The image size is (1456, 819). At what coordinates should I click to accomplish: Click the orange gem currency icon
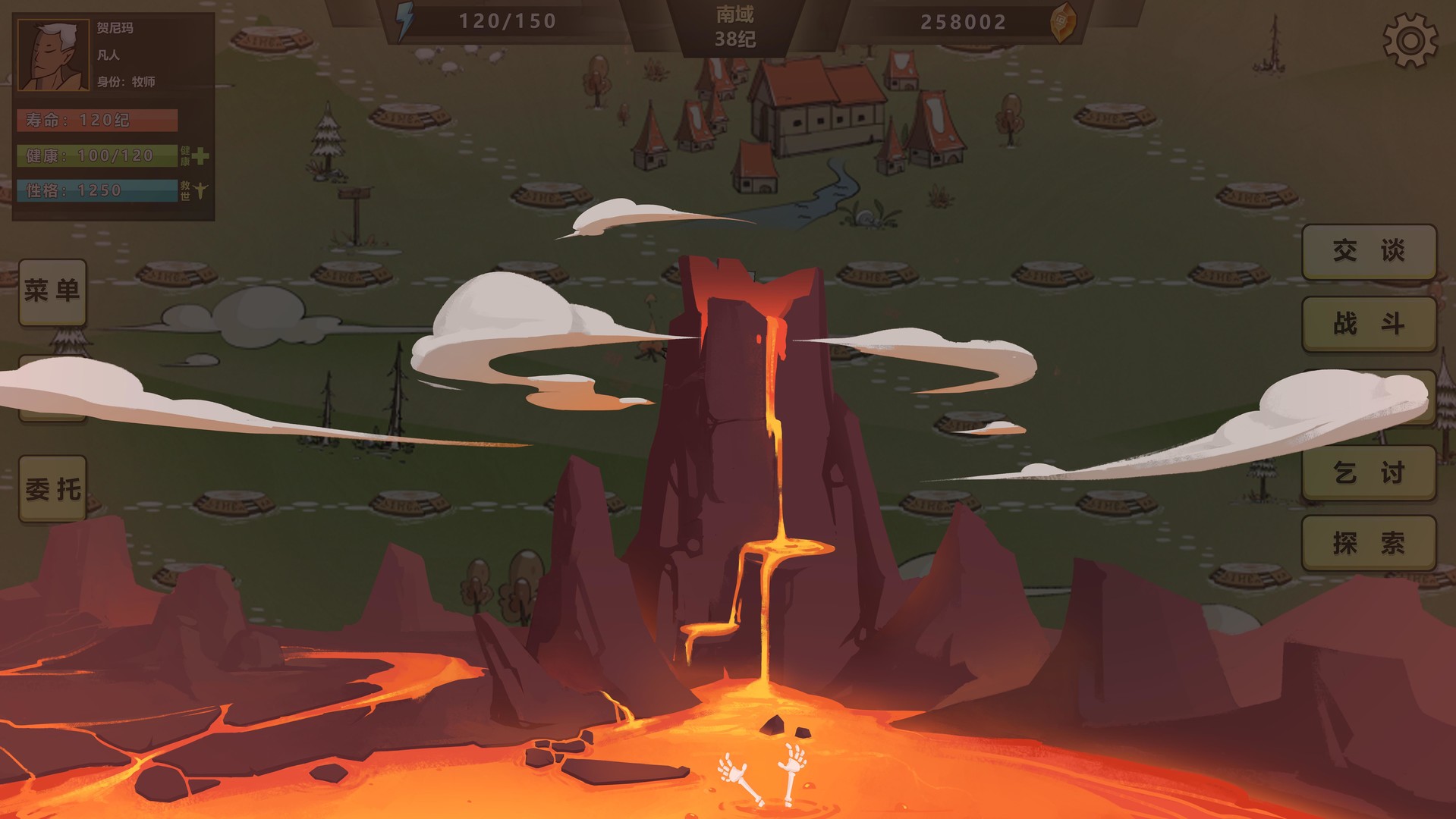[x=1061, y=21]
